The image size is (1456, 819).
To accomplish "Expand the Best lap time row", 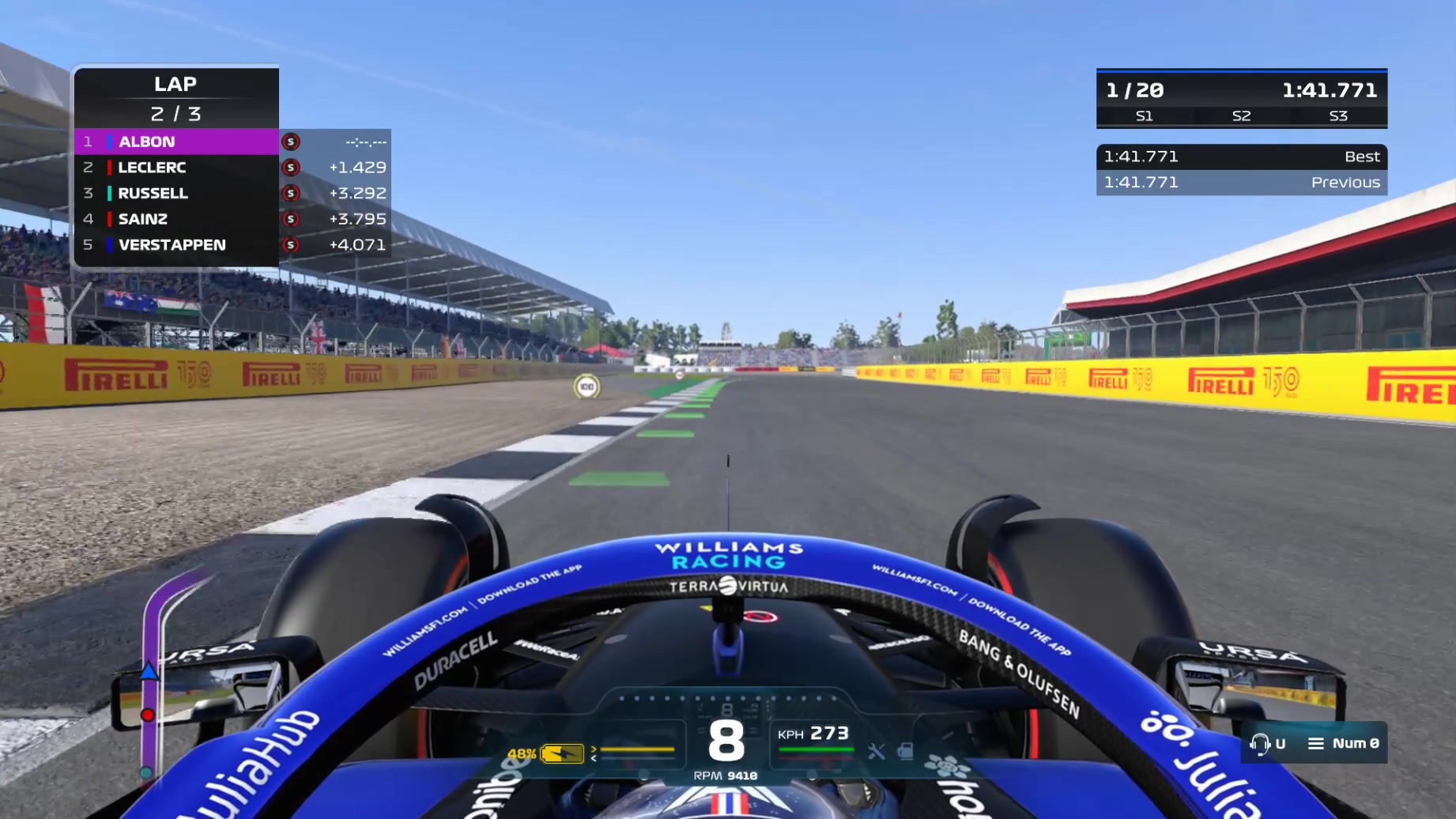I will coord(1241,157).
